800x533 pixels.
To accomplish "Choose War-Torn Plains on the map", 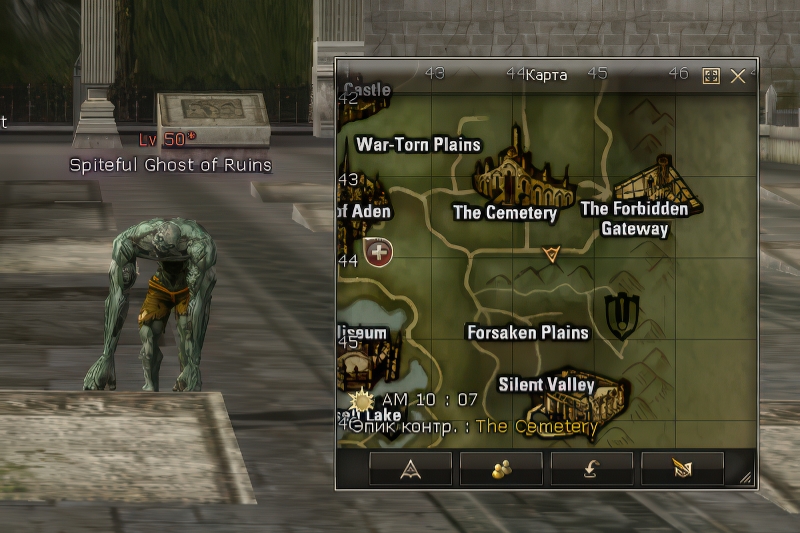I will pos(418,144).
